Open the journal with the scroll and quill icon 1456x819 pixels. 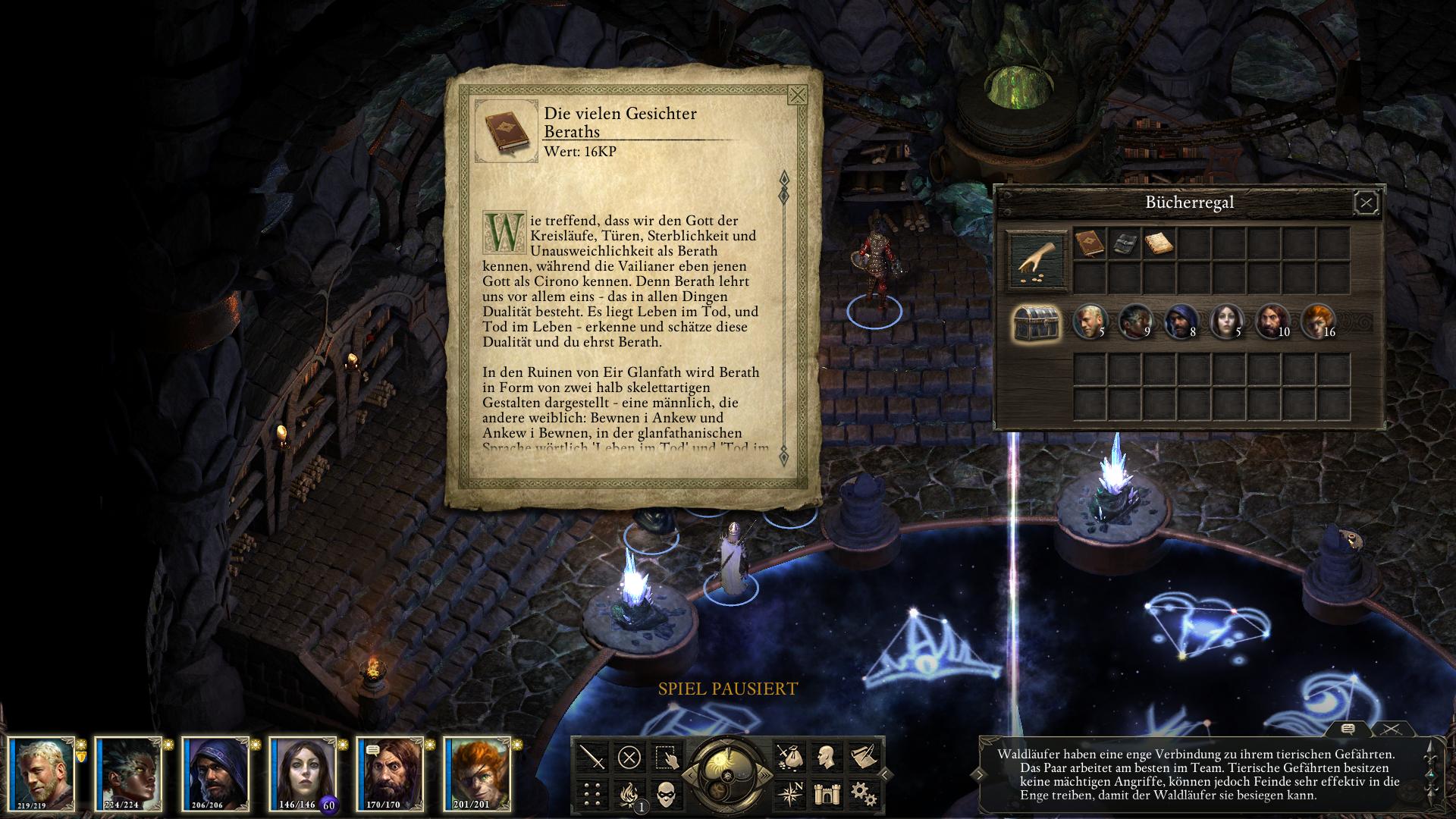click(861, 757)
